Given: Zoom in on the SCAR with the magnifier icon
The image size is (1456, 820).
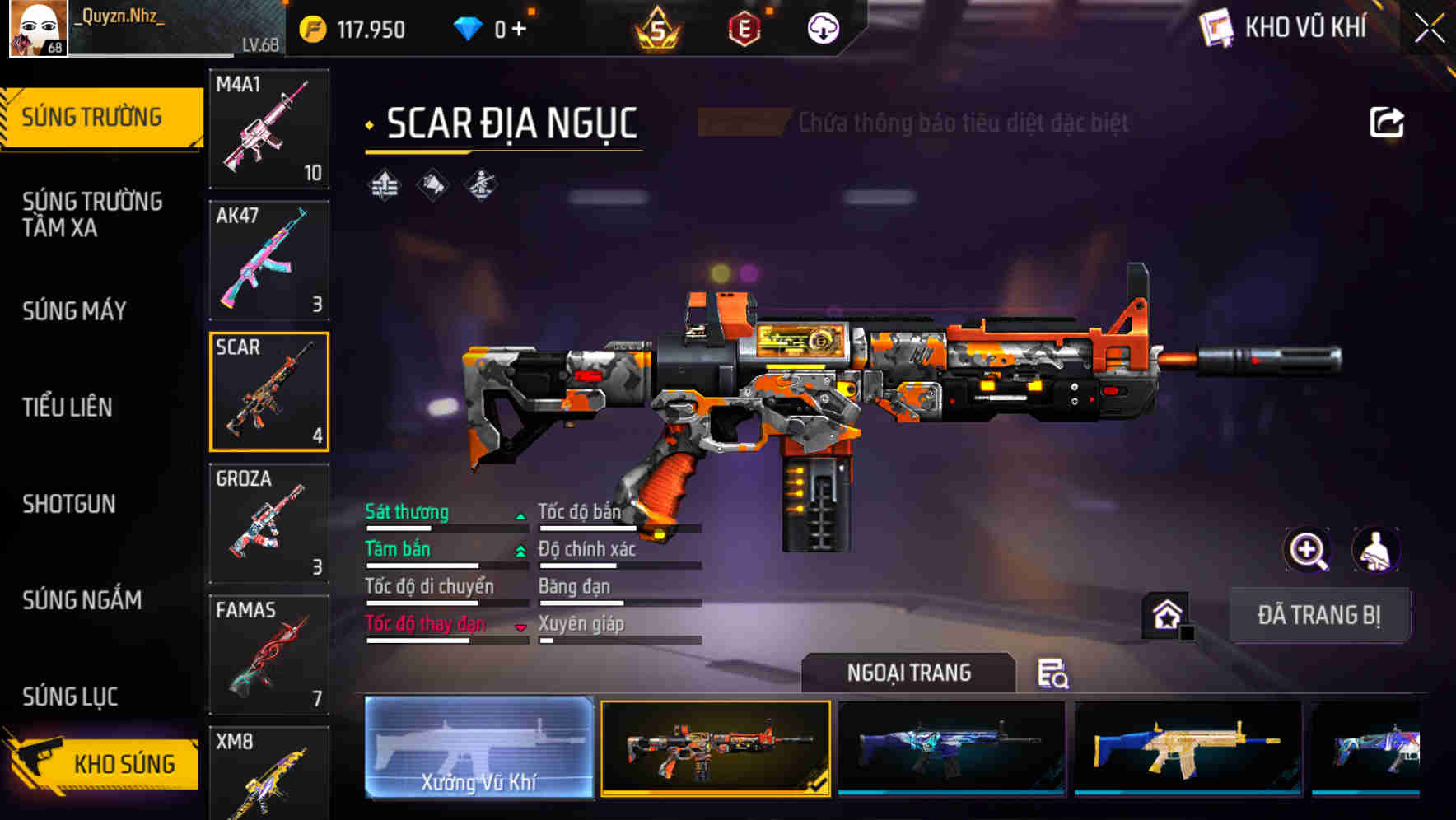Looking at the screenshot, I should [x=1305, y=550].
